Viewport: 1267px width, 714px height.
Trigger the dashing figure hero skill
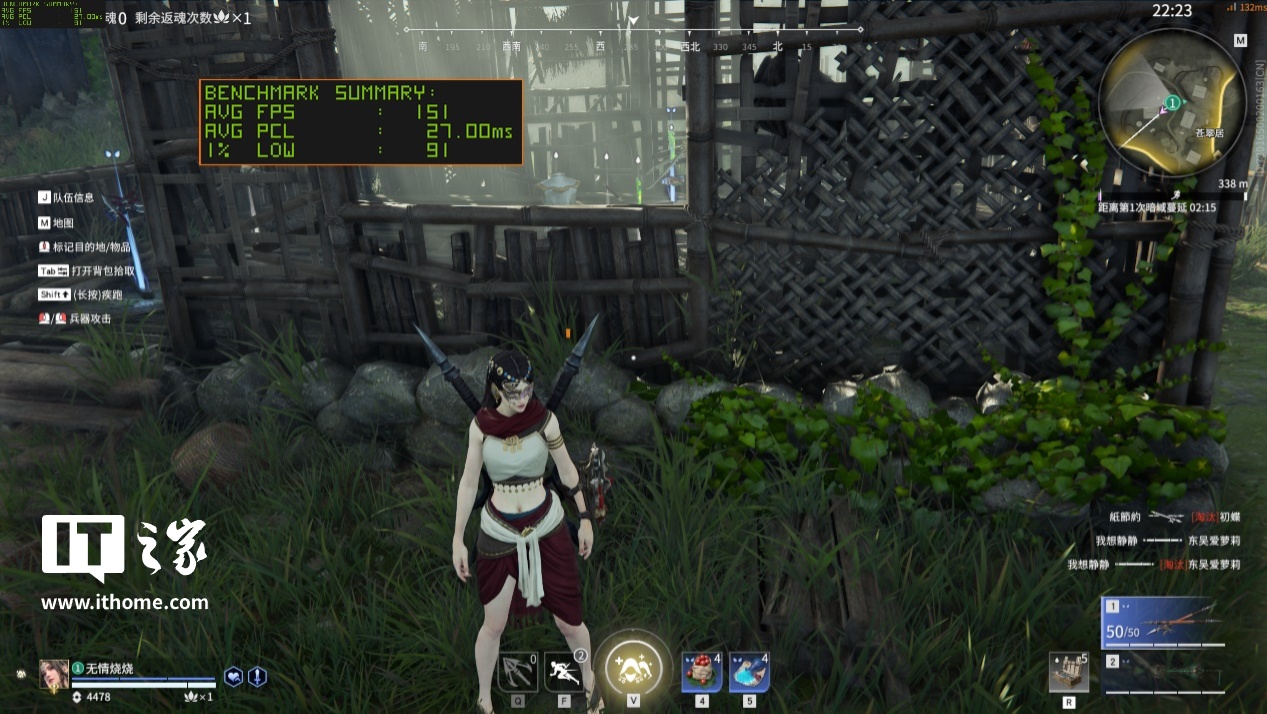pyautogui.click(x=565, y=672)
